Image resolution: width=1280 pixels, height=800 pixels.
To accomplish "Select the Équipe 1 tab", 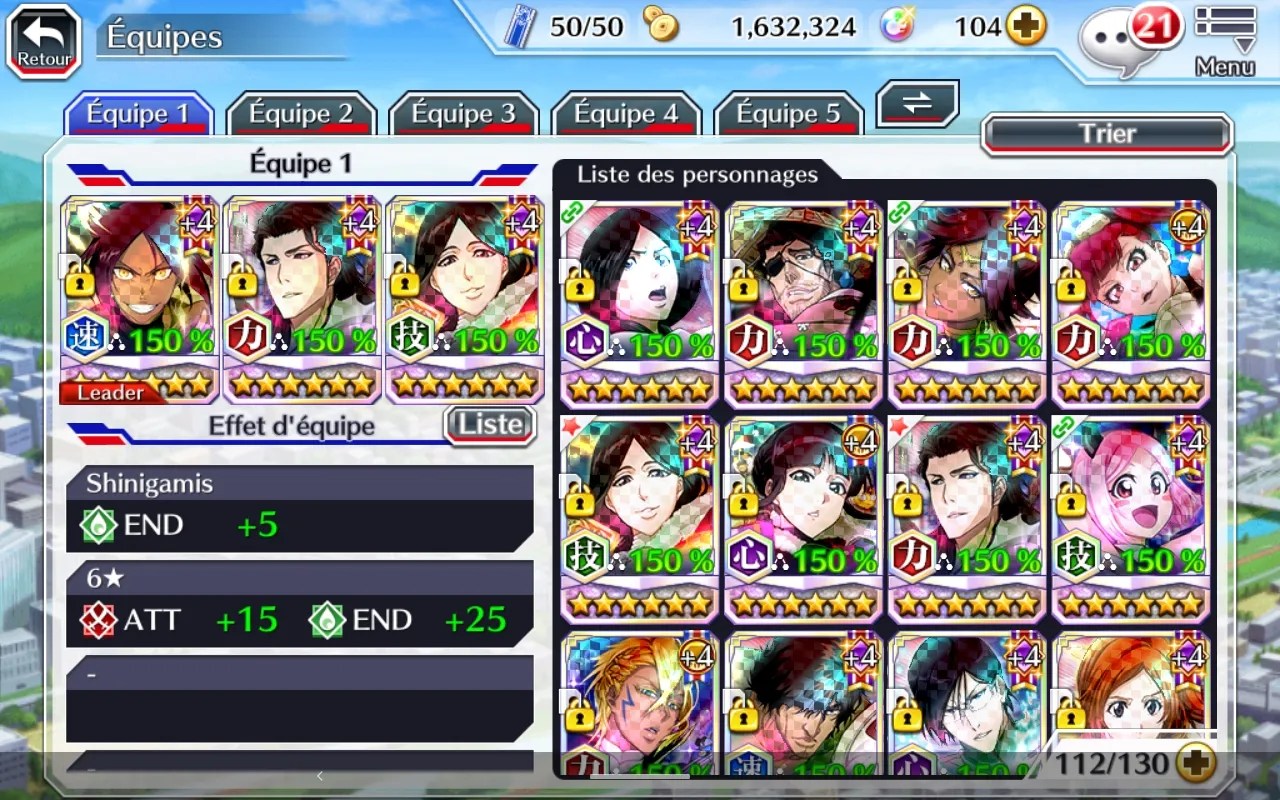I will [138, 114].
